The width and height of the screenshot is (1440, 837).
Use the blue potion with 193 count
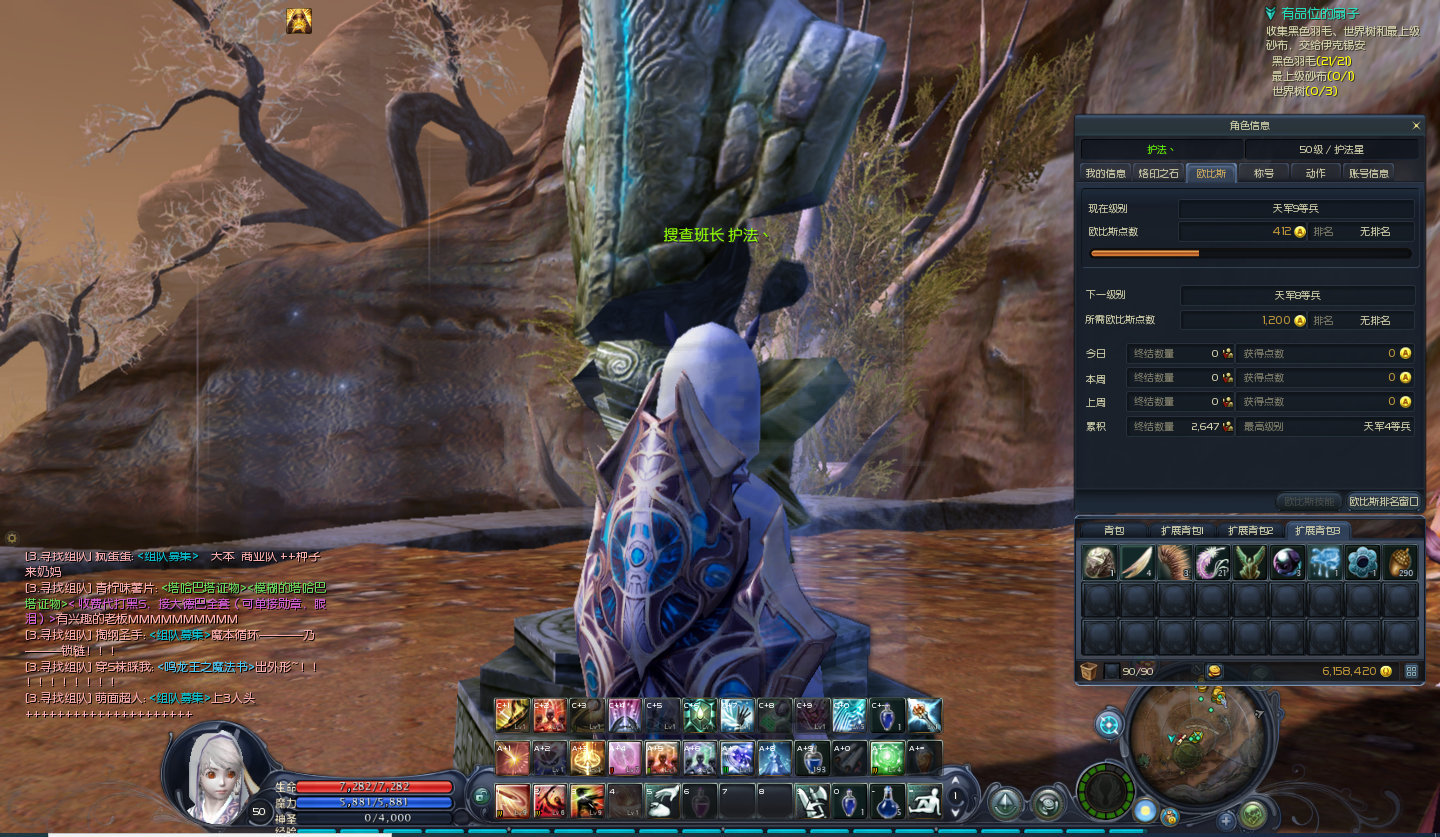click(x=810, y=757)
